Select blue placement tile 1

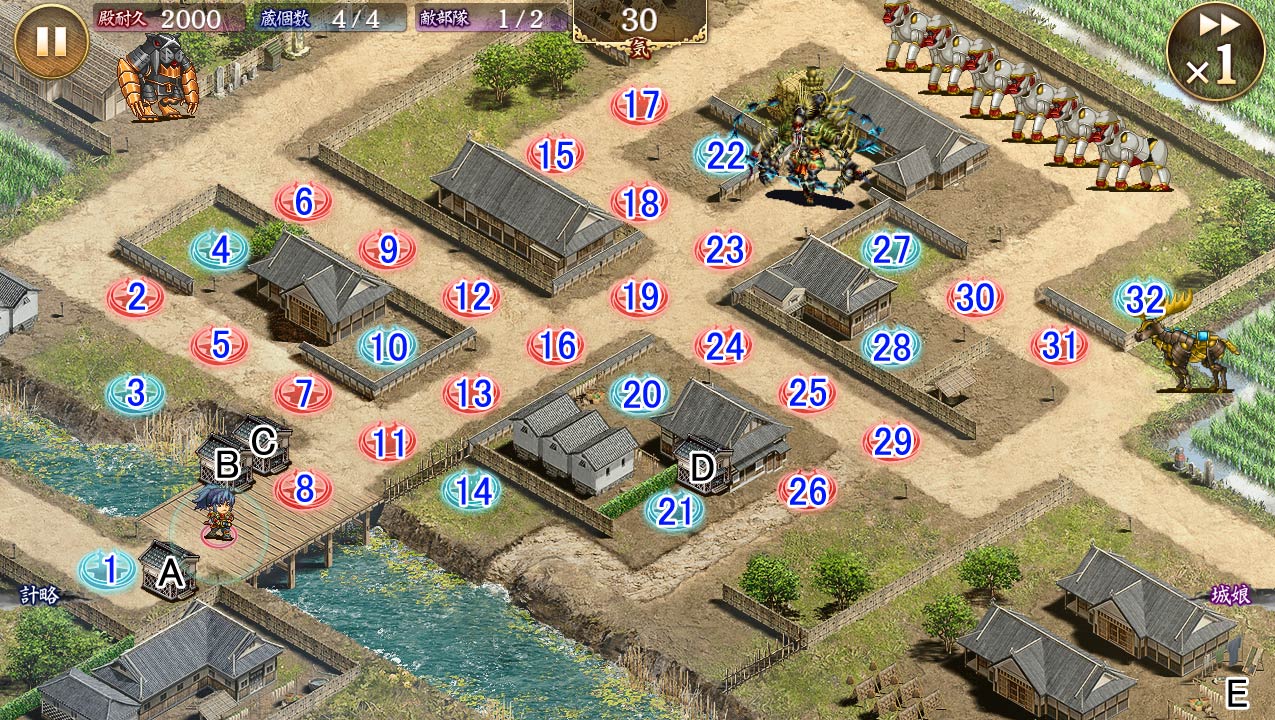[x=109, y=570]
